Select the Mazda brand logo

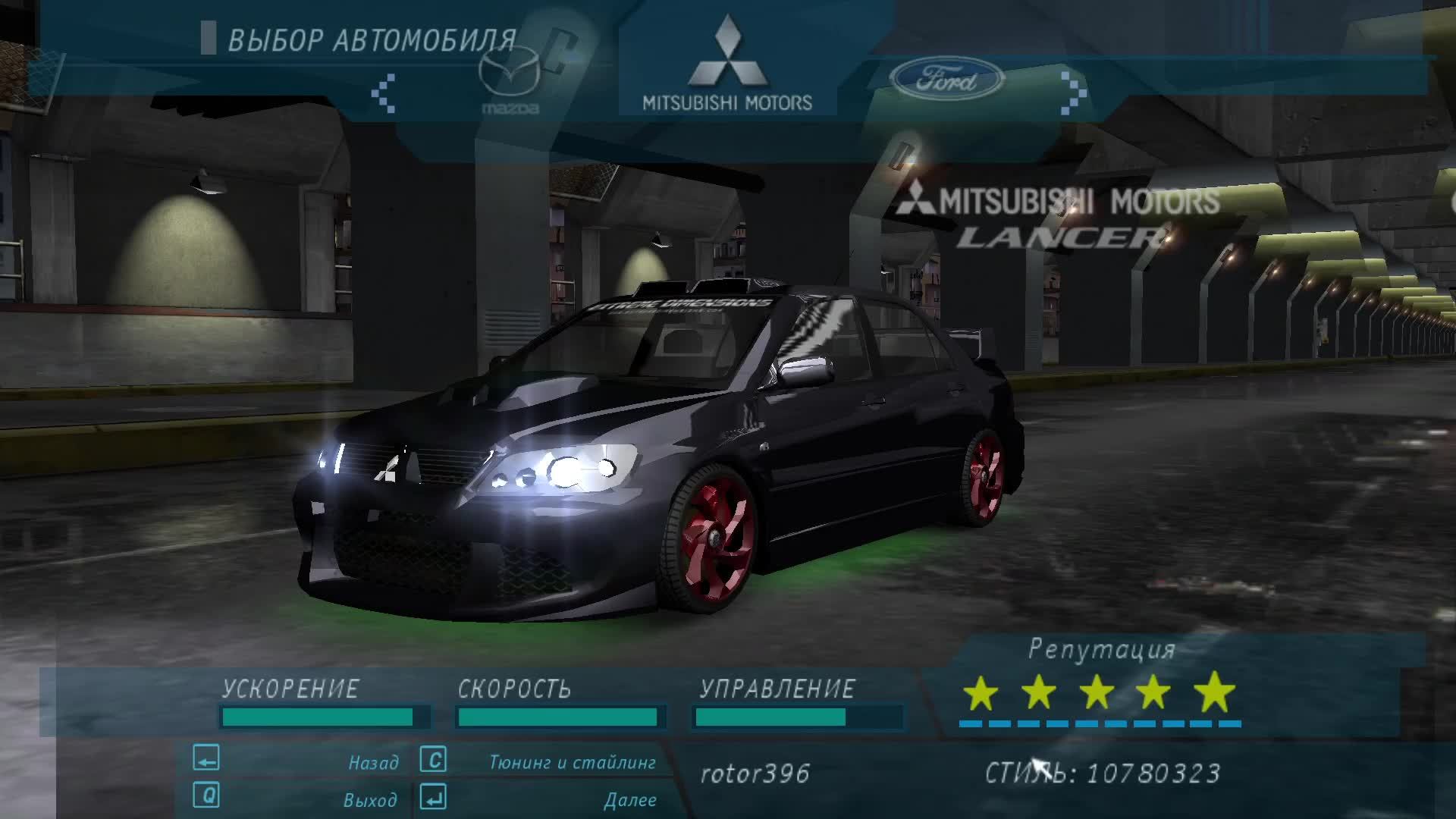pyautogui.click(x=510, y=85)
